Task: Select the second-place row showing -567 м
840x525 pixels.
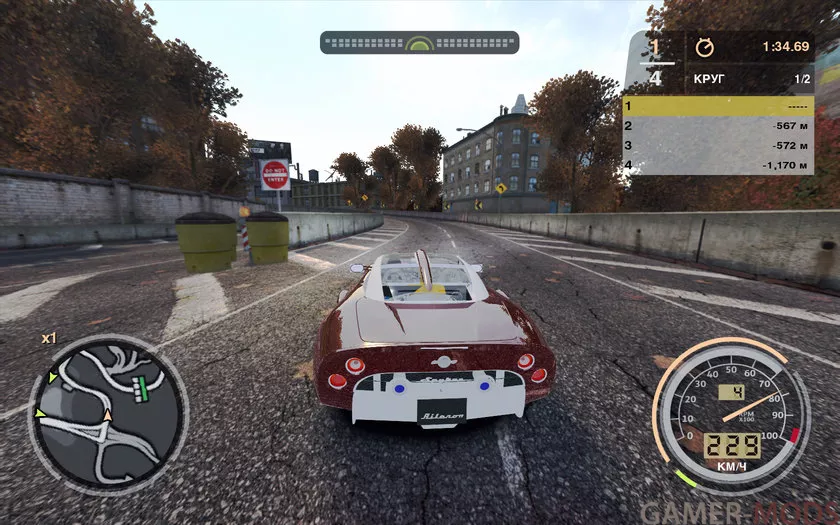Action: pos(718,126)
